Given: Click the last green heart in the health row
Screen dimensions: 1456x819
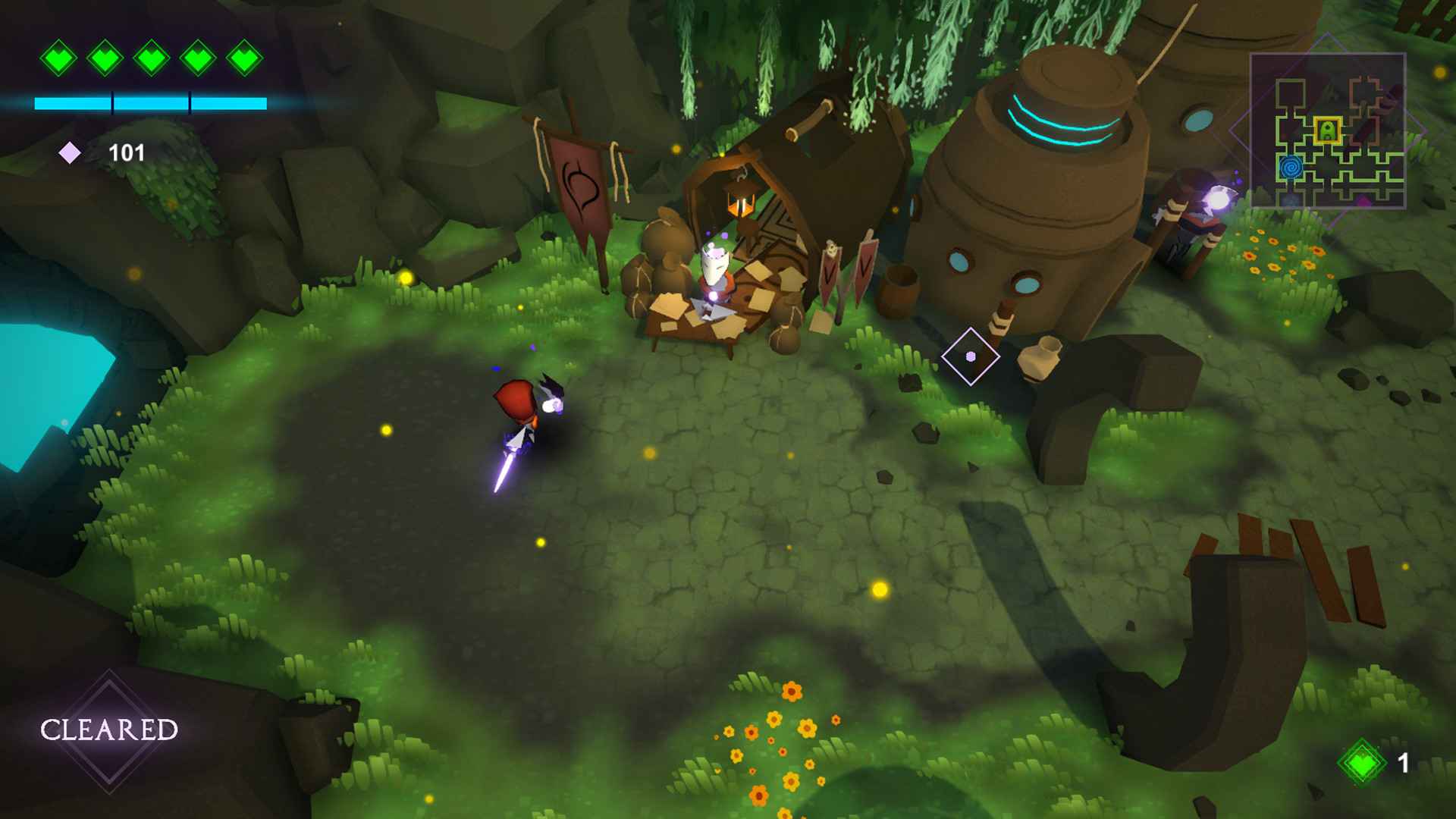Looking at the screenshot, I should coord(245,57).
